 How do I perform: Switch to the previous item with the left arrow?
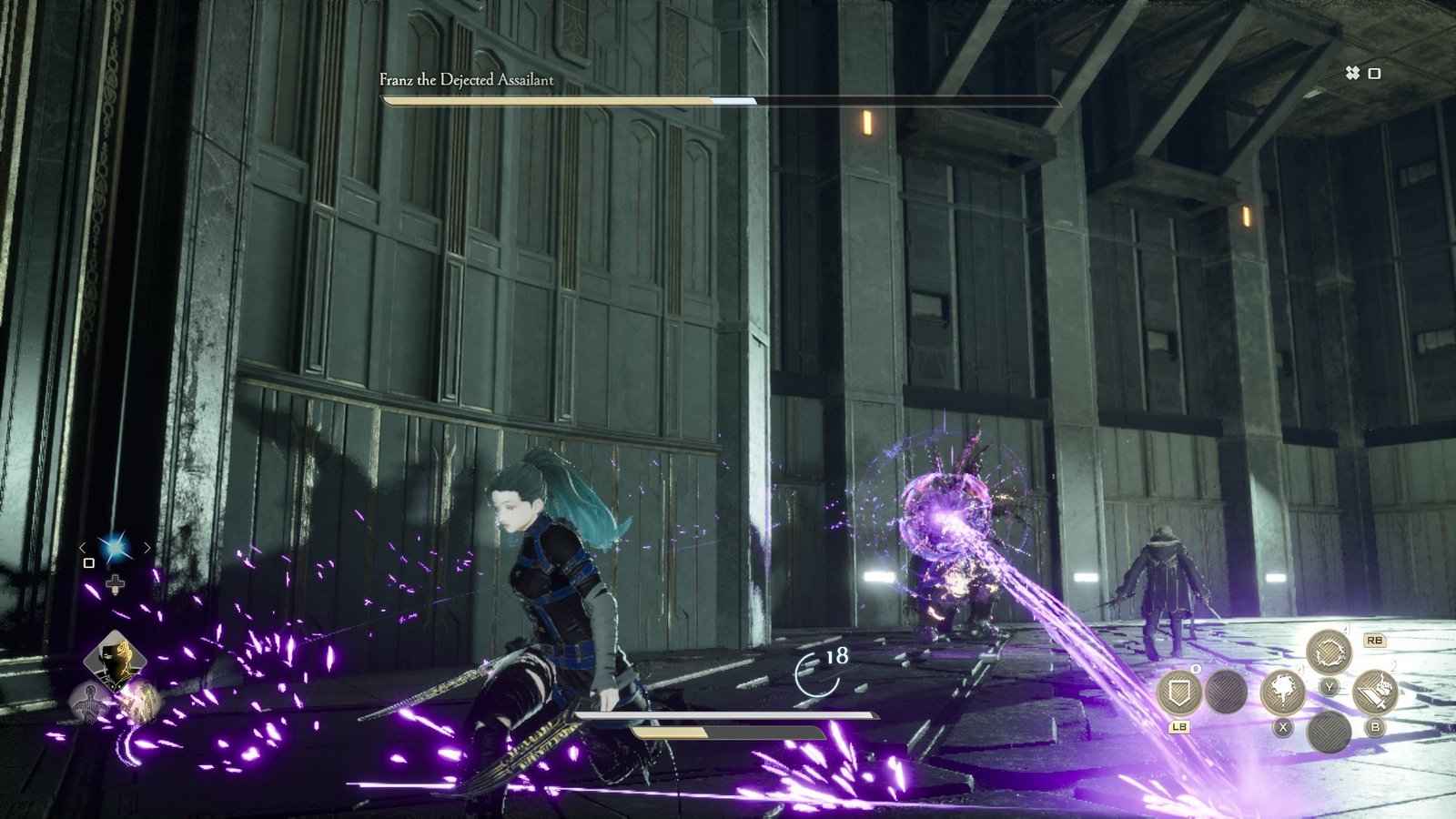click(82, 548)
